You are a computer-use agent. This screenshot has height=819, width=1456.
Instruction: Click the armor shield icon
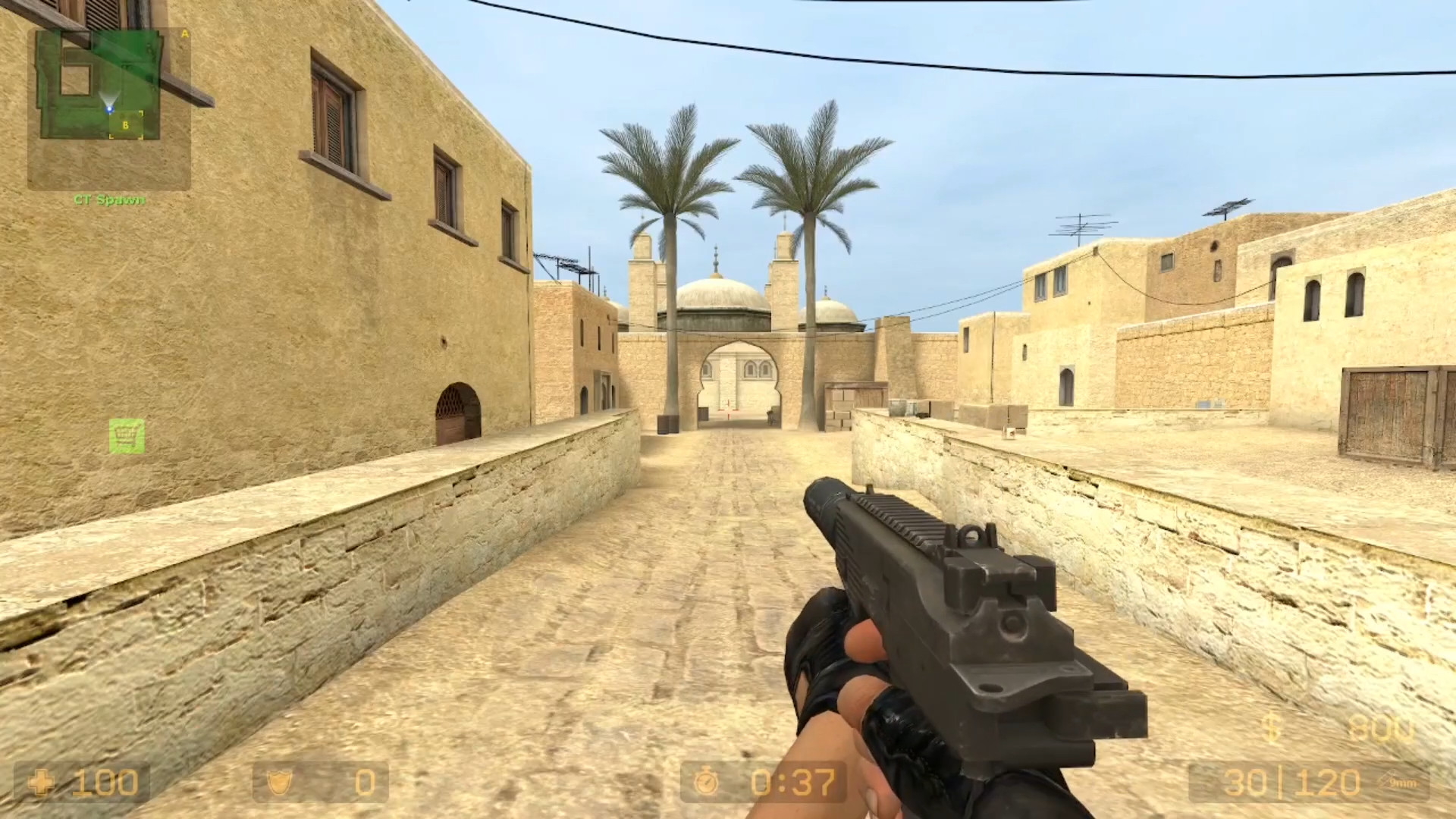tap(279, 783)
